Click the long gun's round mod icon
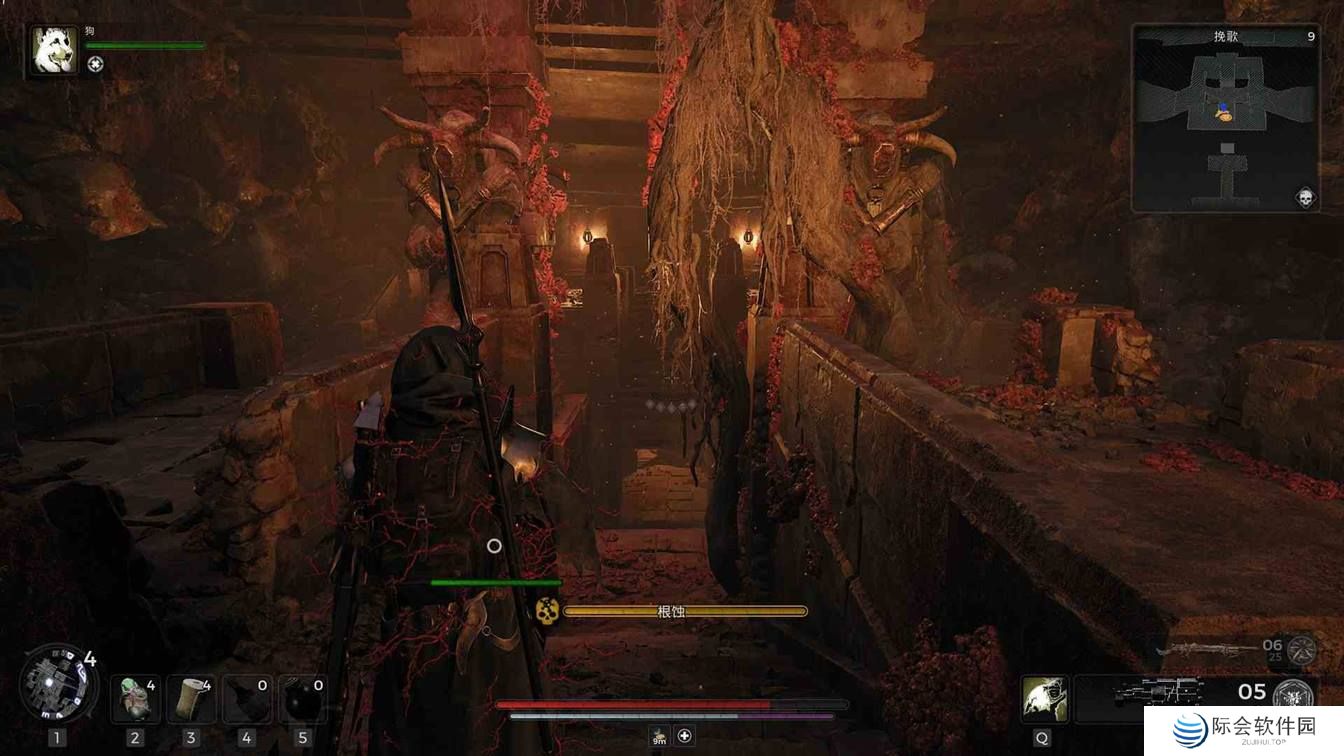This screenshot has width=1344, height=756. [1301, 650]
